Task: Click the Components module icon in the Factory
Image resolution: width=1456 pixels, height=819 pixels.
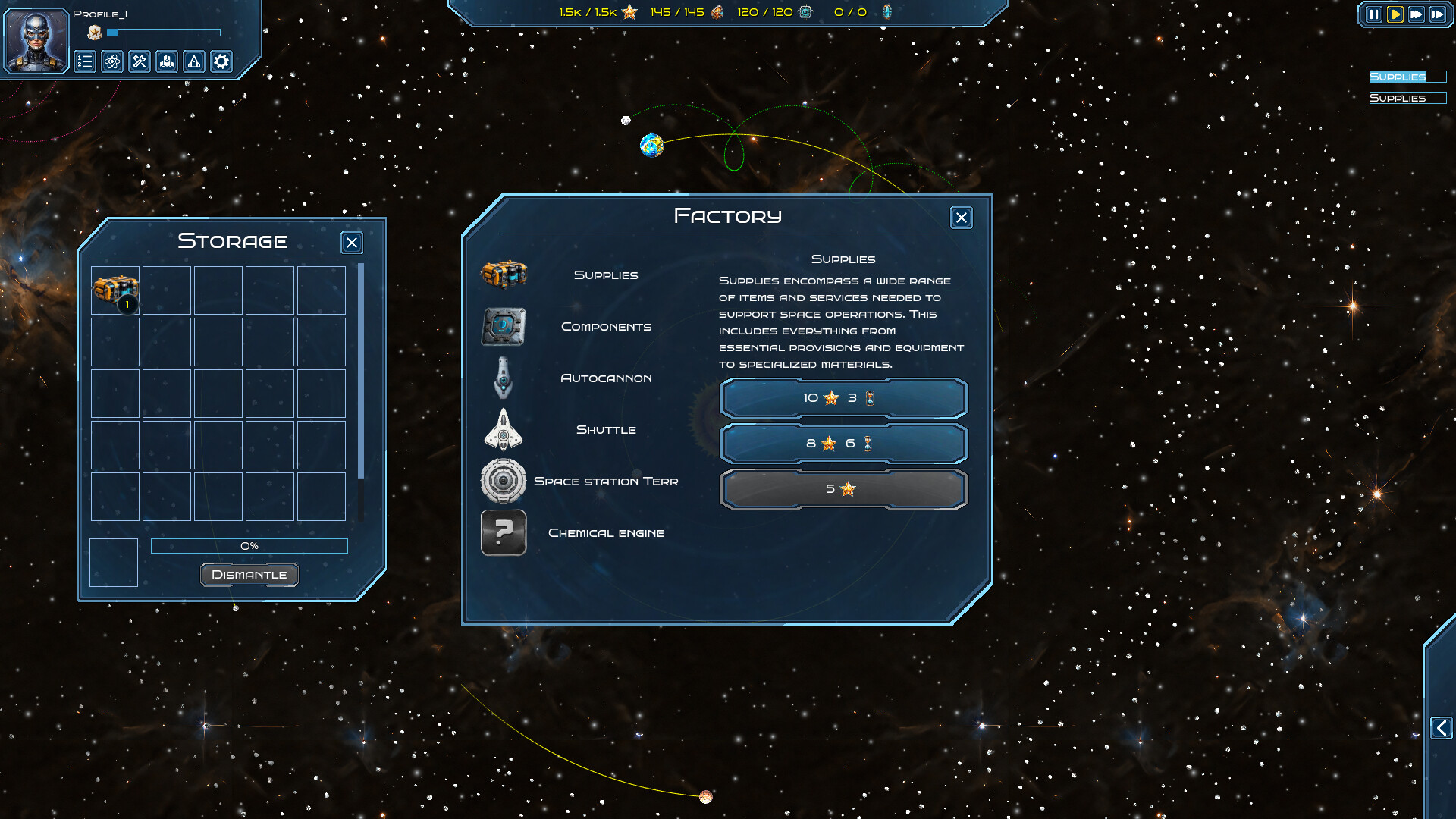Action: pyautogui.click(x=504, y=326)
